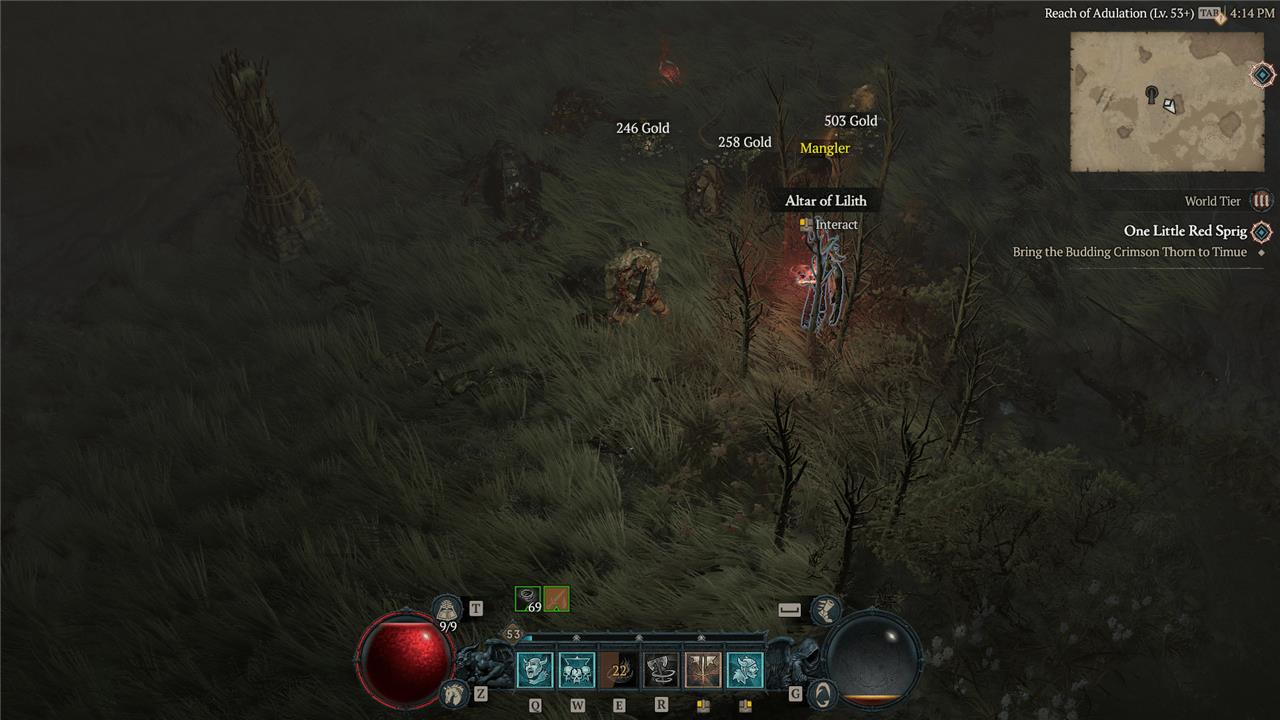Click the evade boot icon

tap(825, 609)
